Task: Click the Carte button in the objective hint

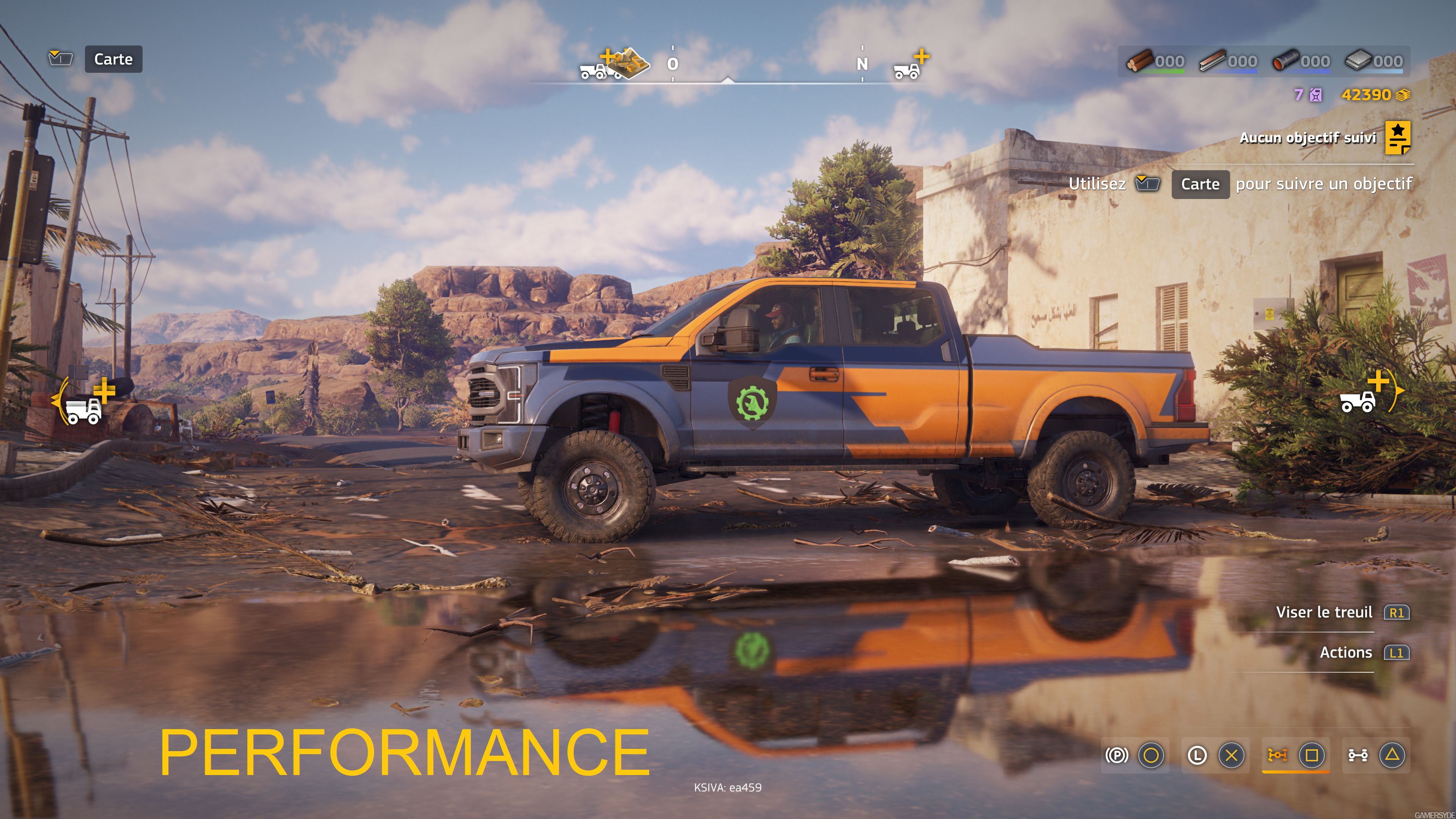Action: (x=1200, y=184)
